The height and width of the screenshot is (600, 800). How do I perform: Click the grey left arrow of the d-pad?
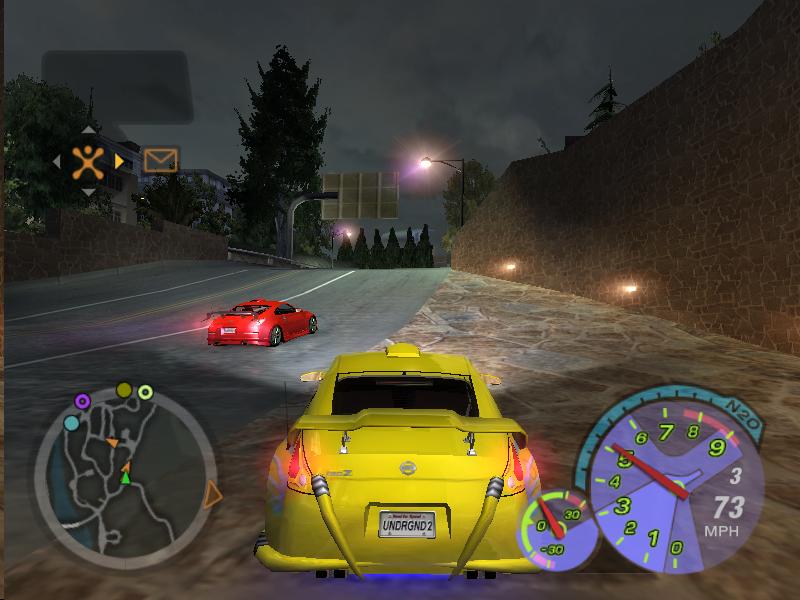point(57,160)
